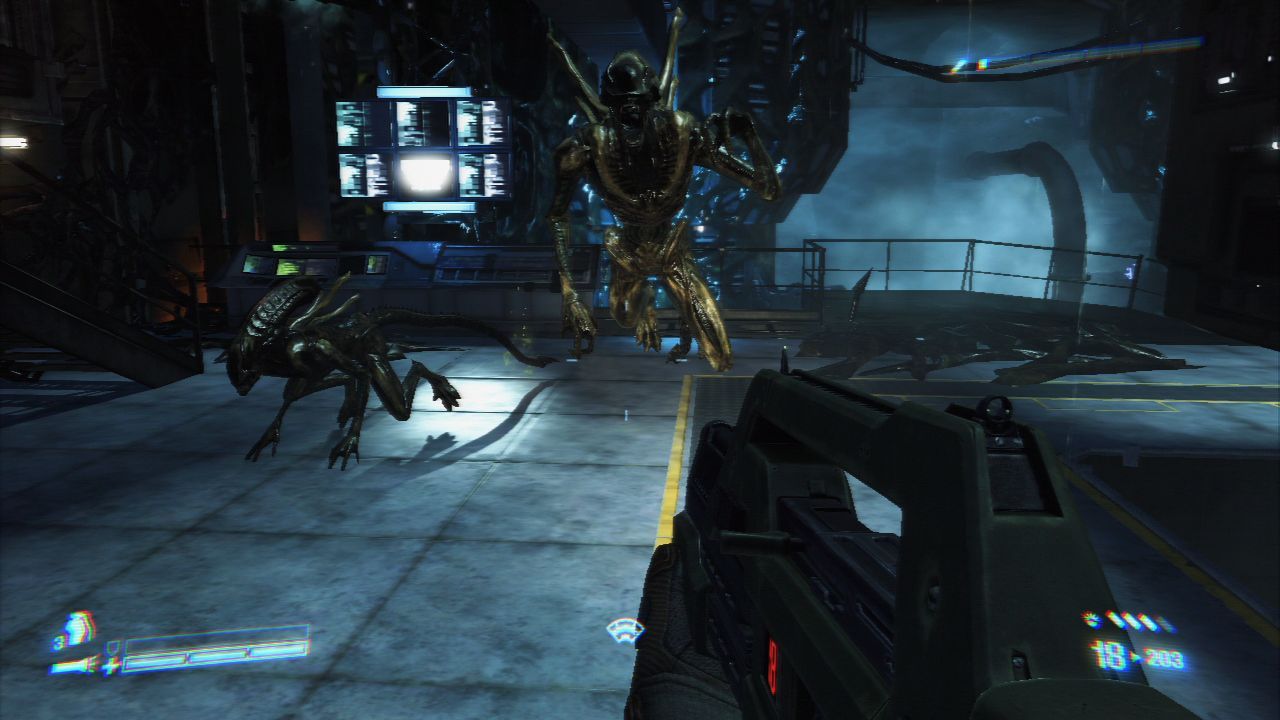Click the ammo counter reading 18 - 203
Image resolution: width=1280 pixels, height=720 pixels.
pos(1133,656)
